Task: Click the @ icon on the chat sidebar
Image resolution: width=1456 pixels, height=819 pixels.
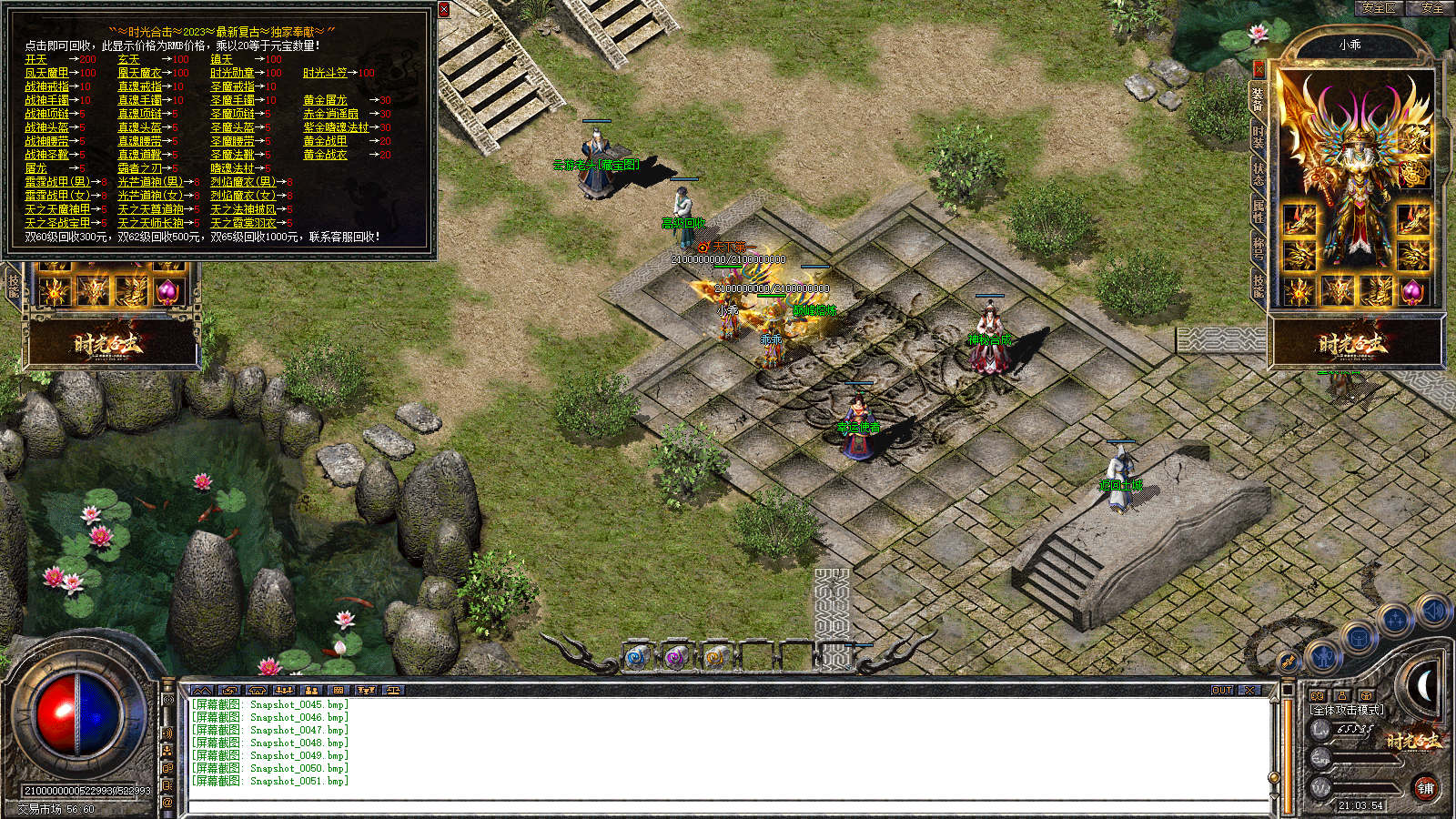Action: (167, 803)
